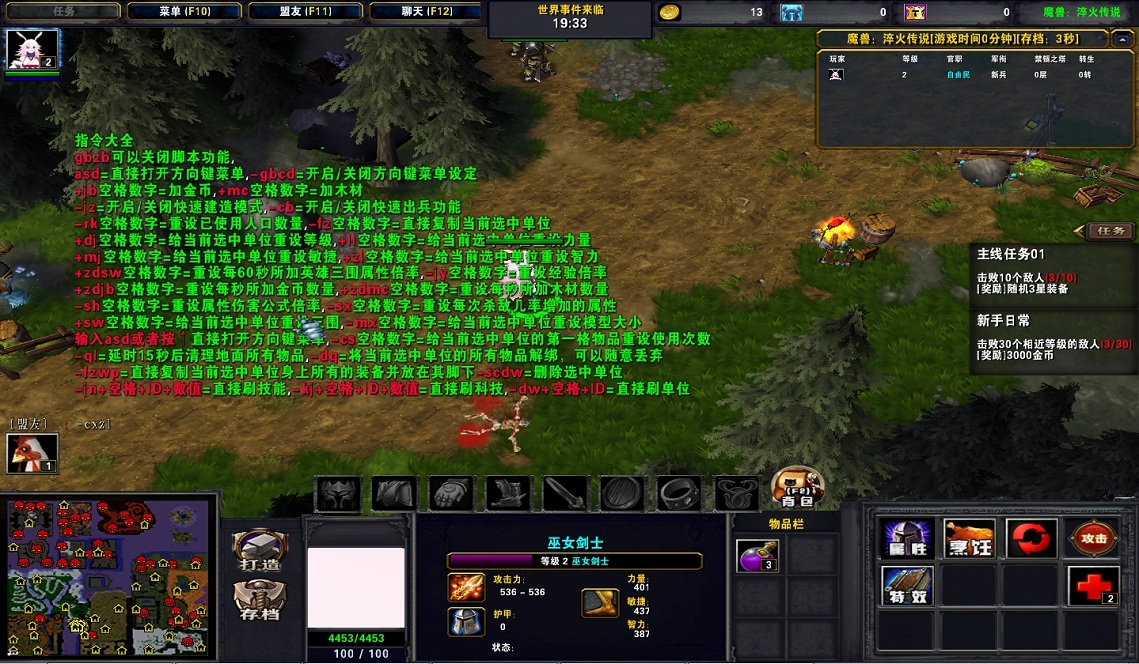Open the greyed 任务 quests button in the top bar
The image size is (1139, 664).
(64, 12)
